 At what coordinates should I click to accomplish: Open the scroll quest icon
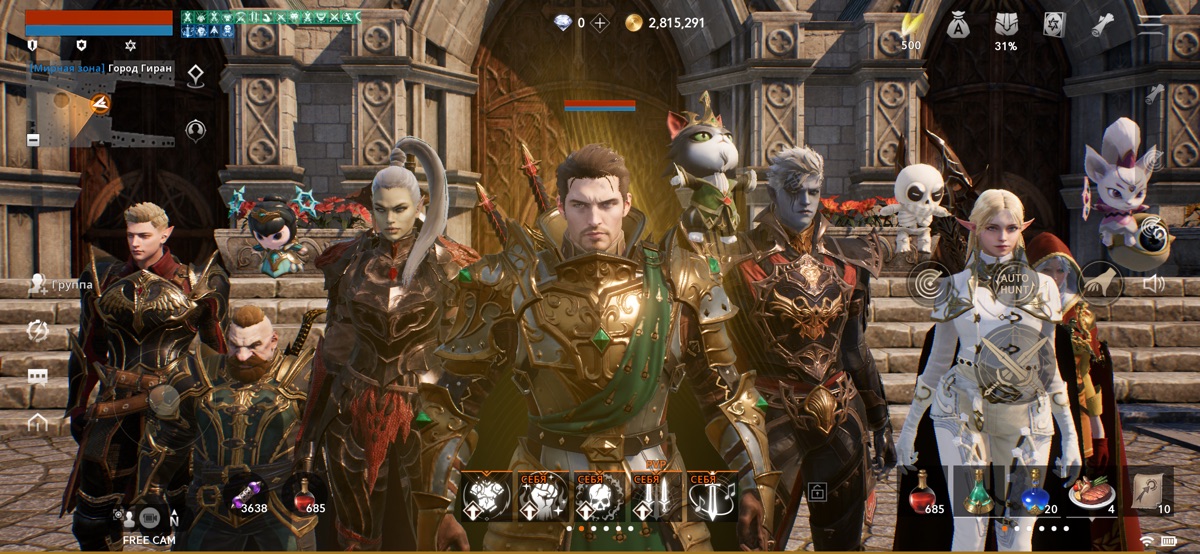1102,25
